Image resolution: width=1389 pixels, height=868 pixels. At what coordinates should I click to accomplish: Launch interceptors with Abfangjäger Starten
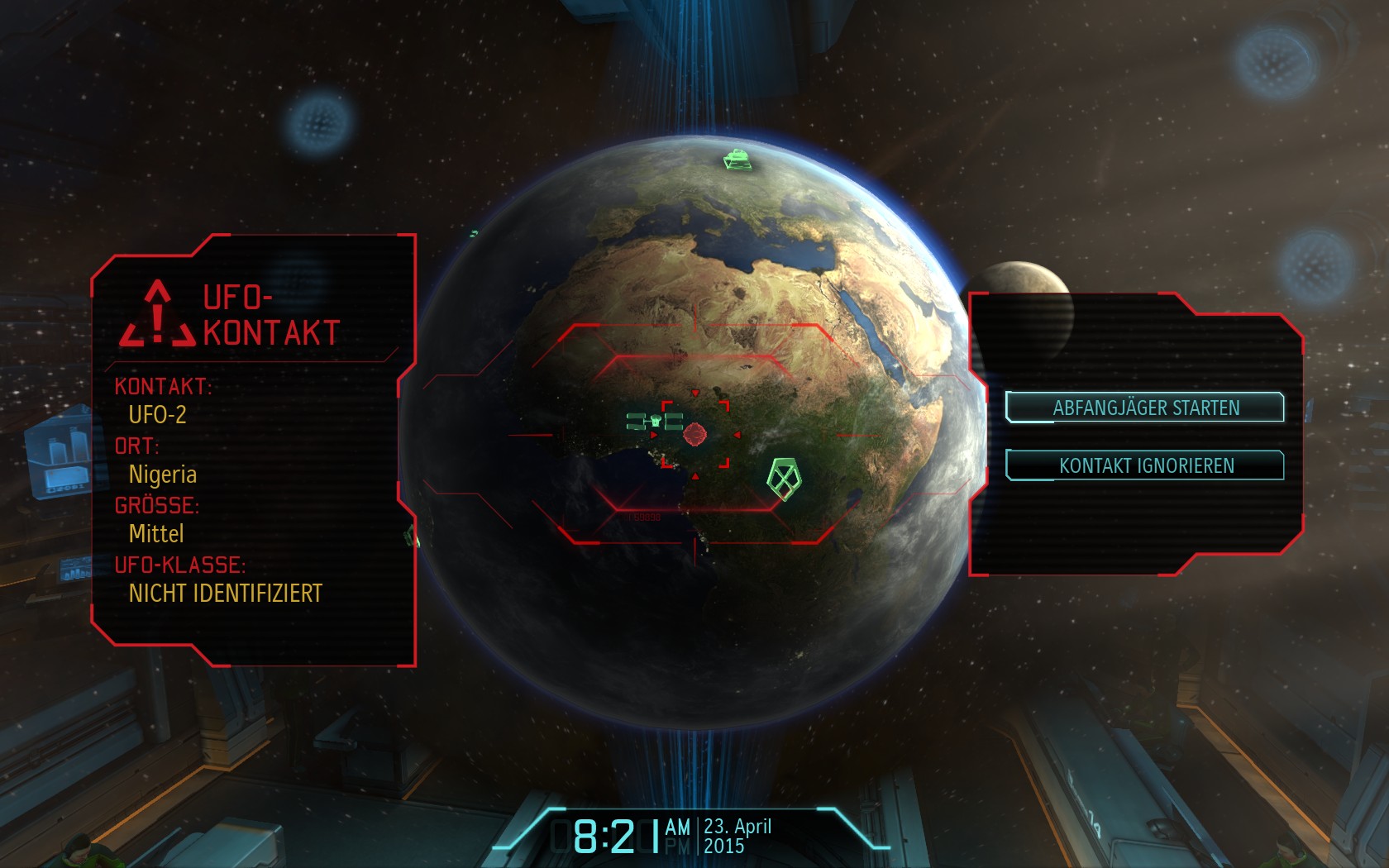pos(1145,408)
